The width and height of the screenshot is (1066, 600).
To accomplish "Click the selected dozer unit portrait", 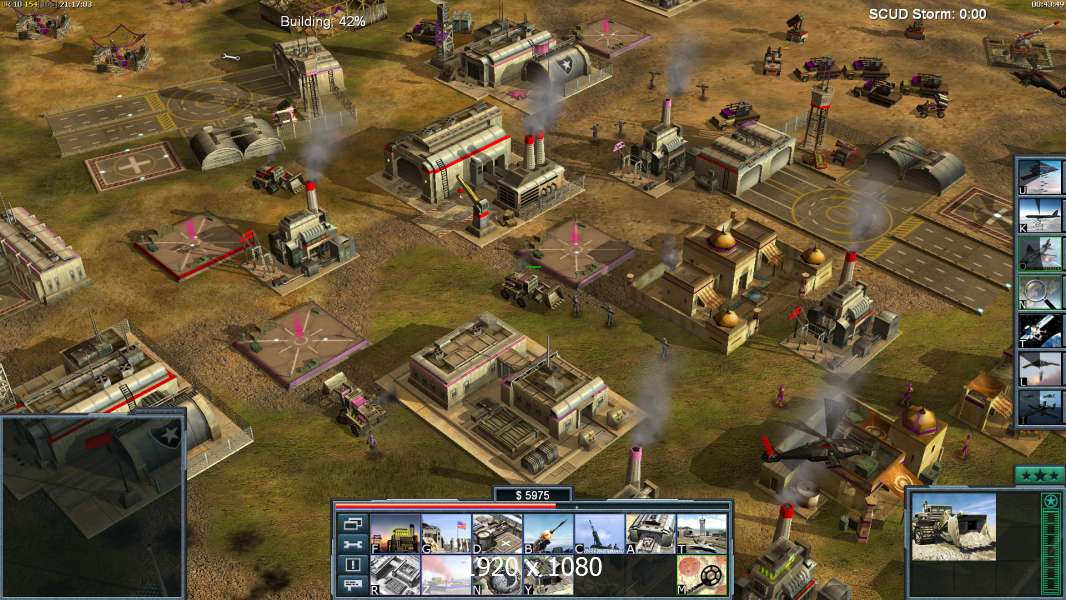I will tap(953, 526).
